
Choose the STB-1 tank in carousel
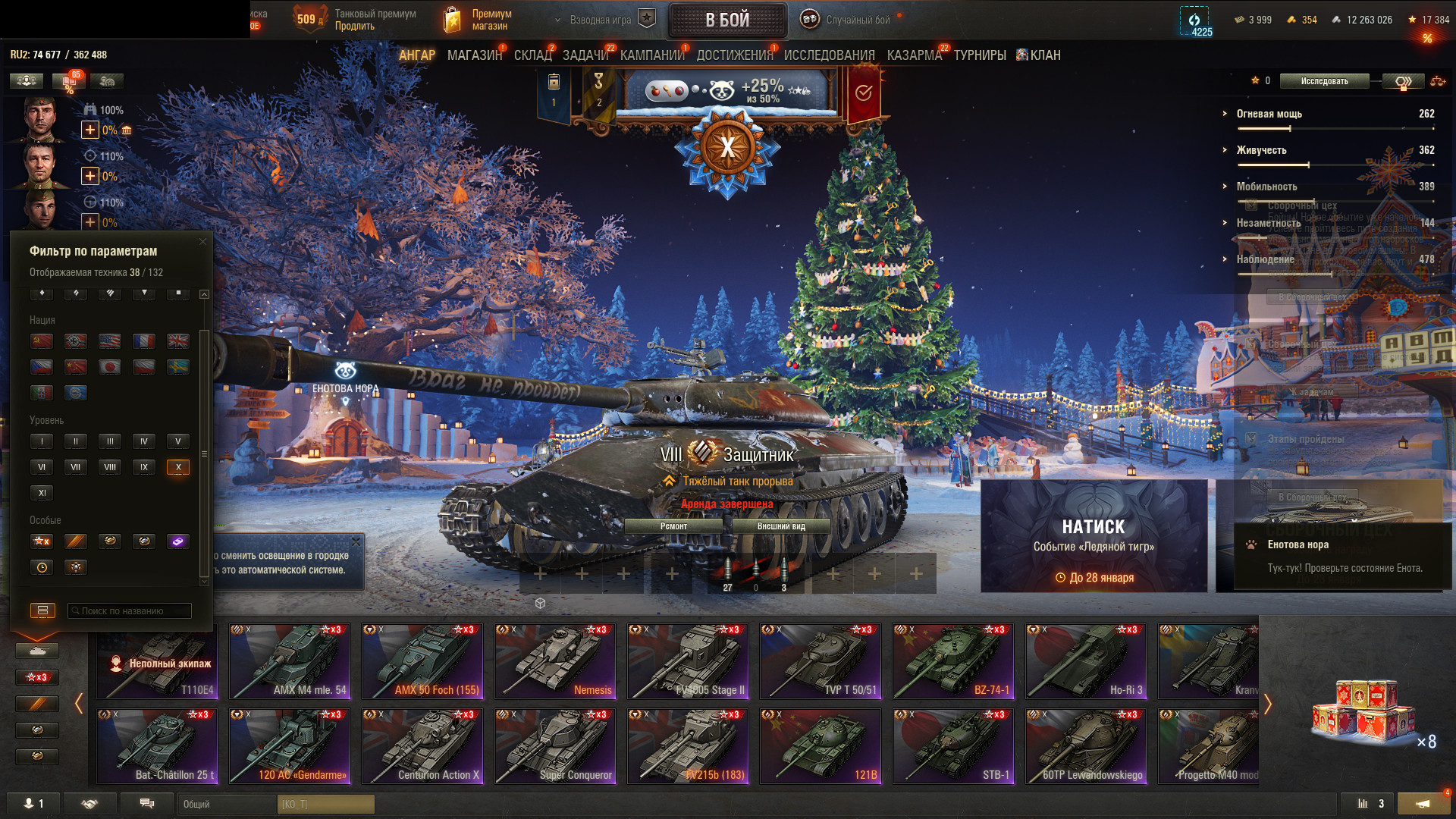[x=953, y=746]
